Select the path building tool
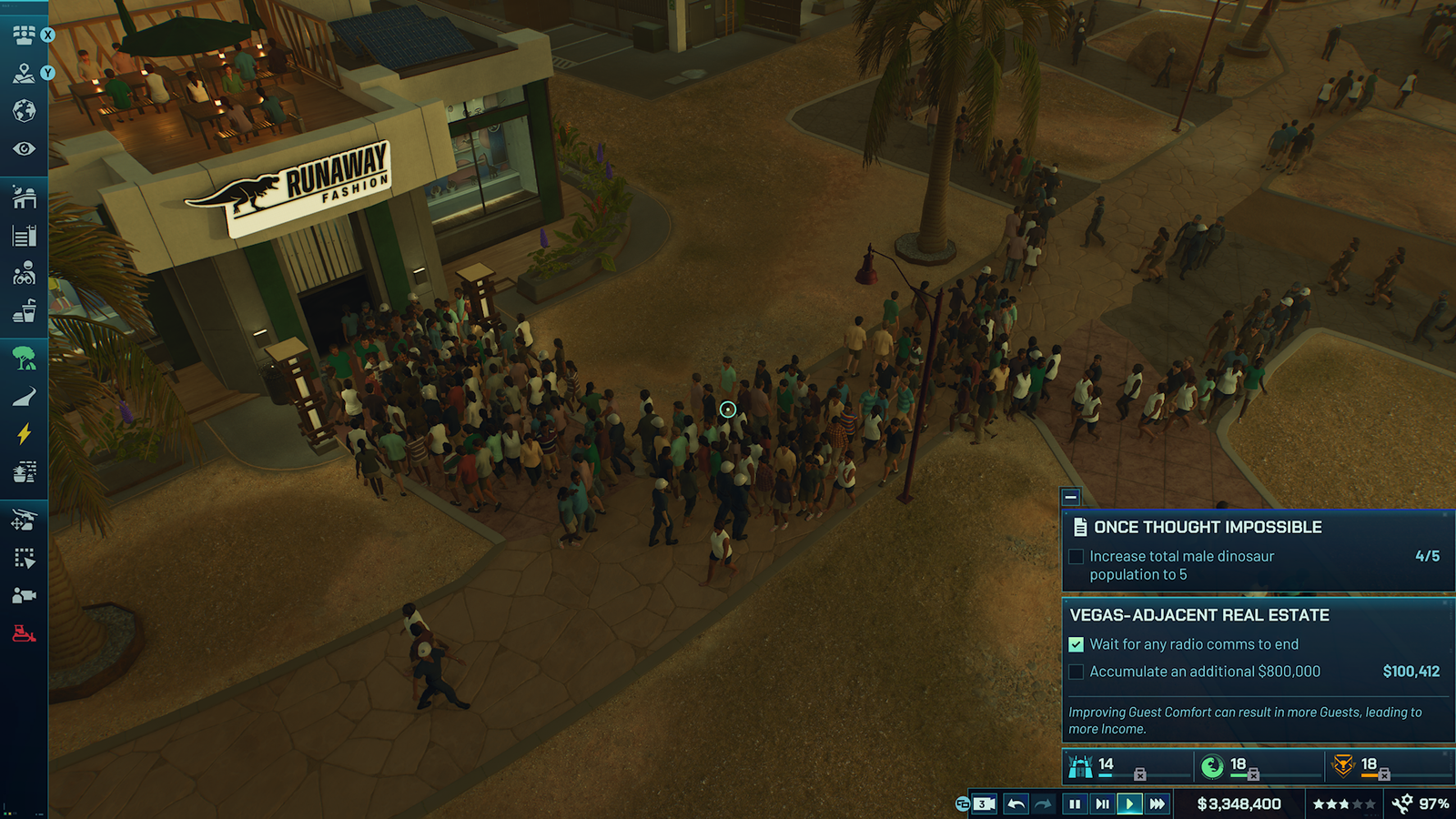This screenshot has width=1456, height=819. (x=24, y=396)
